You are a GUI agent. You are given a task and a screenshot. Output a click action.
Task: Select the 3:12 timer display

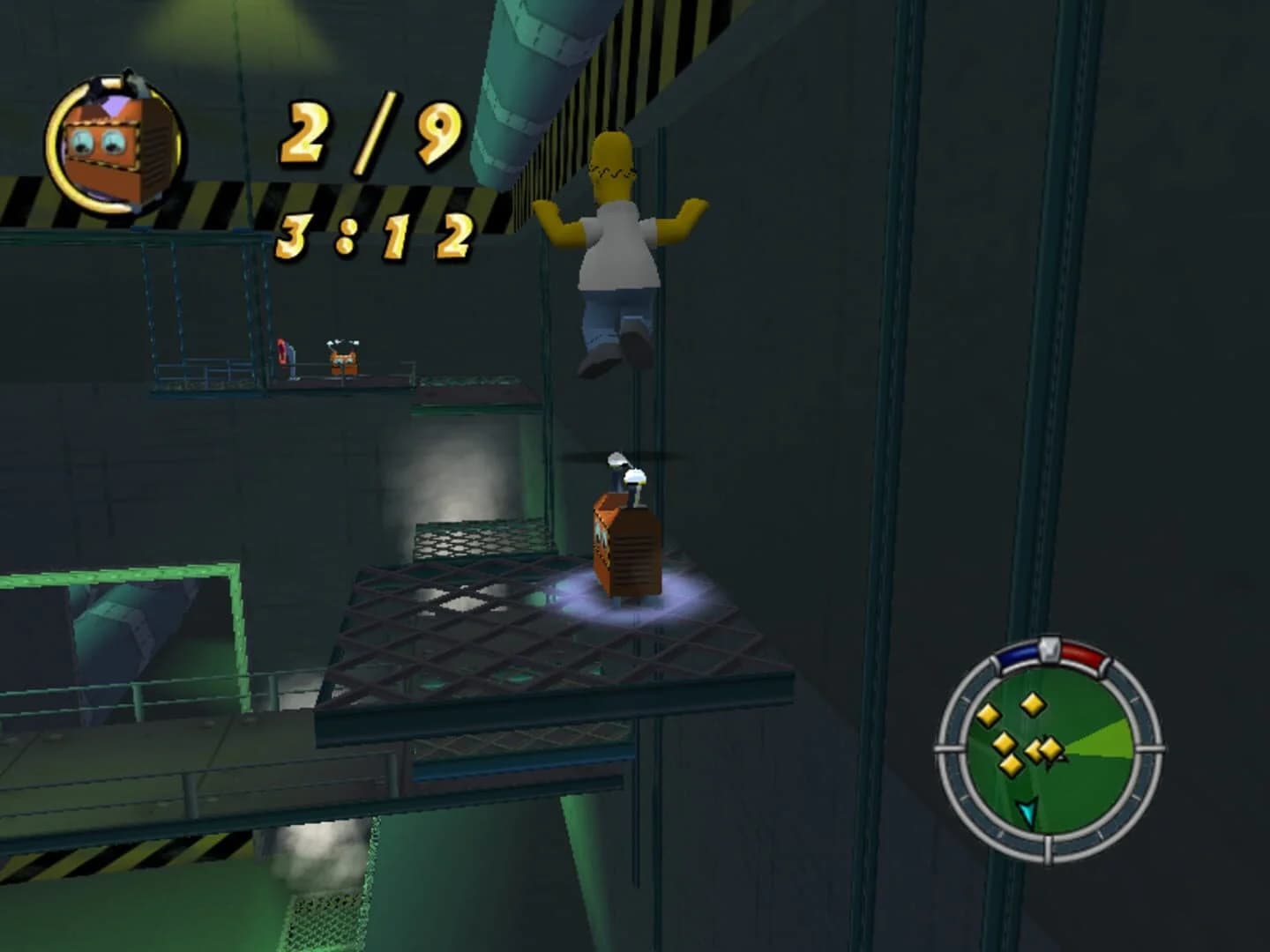point(370,238)
